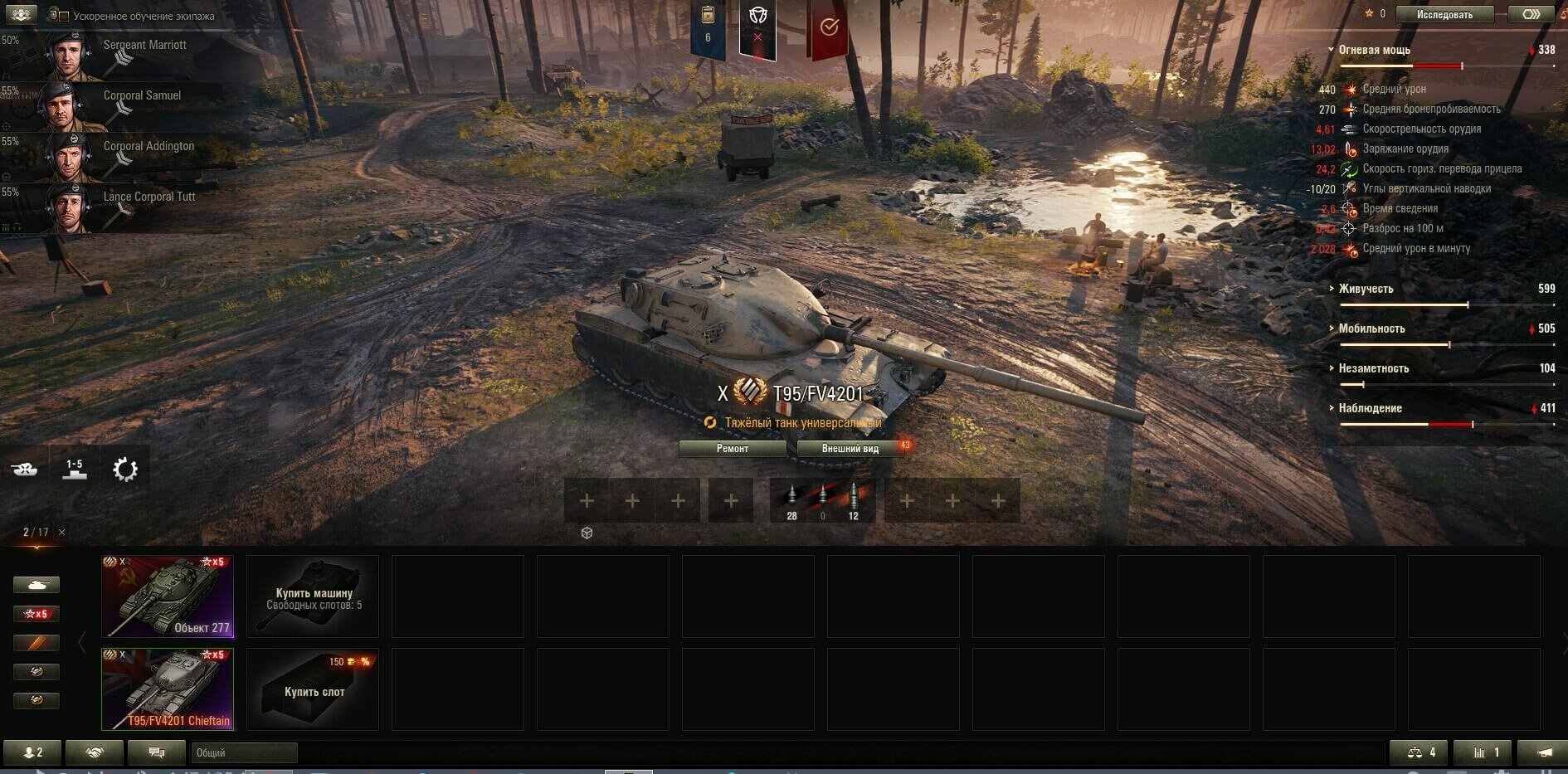Toggle Ускоренное обучение экипажа checkbox
Image resolution: width=1568 pixels, height=774 pixels.
point(64,17)
